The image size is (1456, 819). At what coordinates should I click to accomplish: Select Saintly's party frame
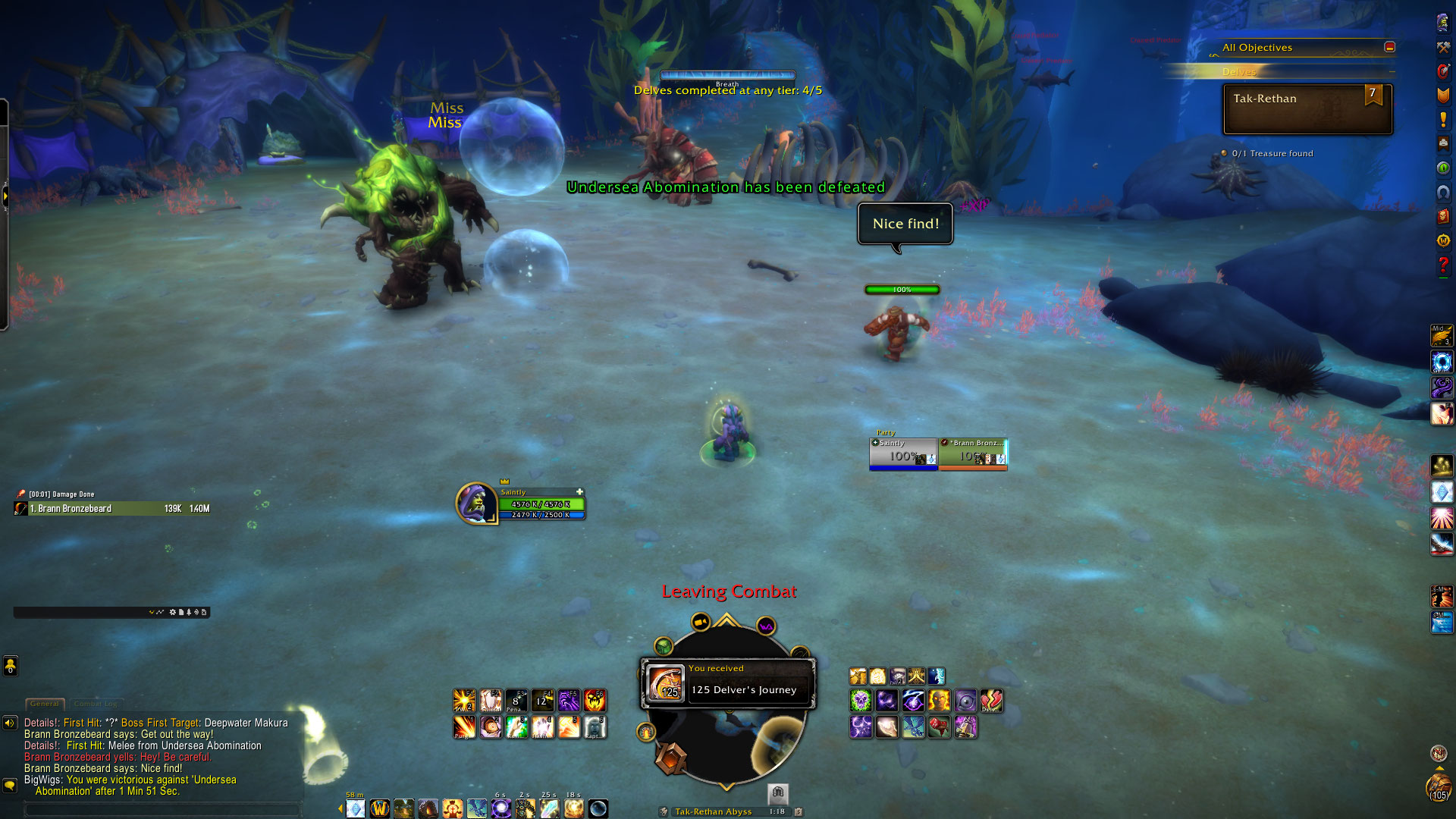(x=903, y=453)
